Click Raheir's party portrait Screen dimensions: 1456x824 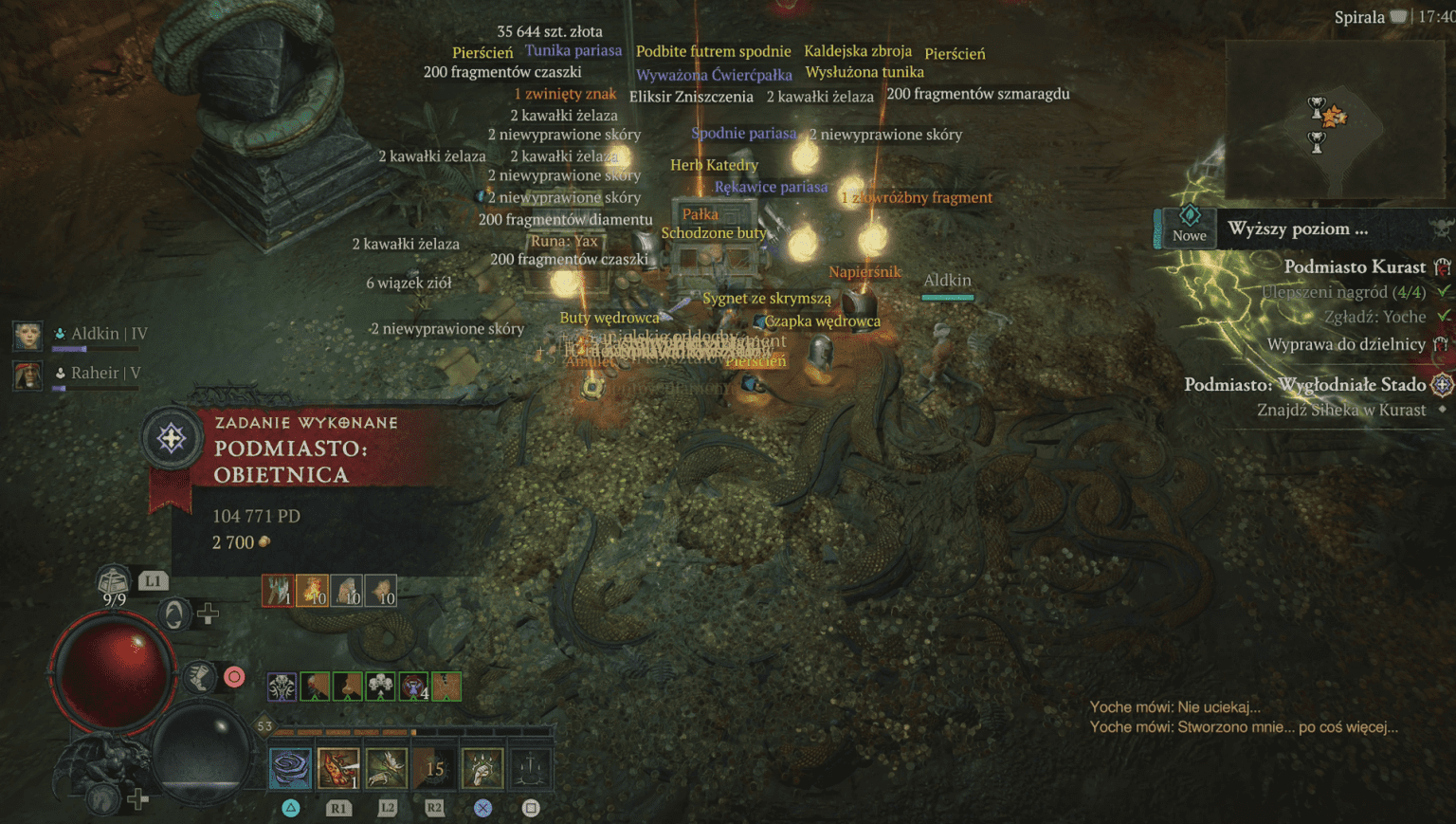(x=27, y=375)
